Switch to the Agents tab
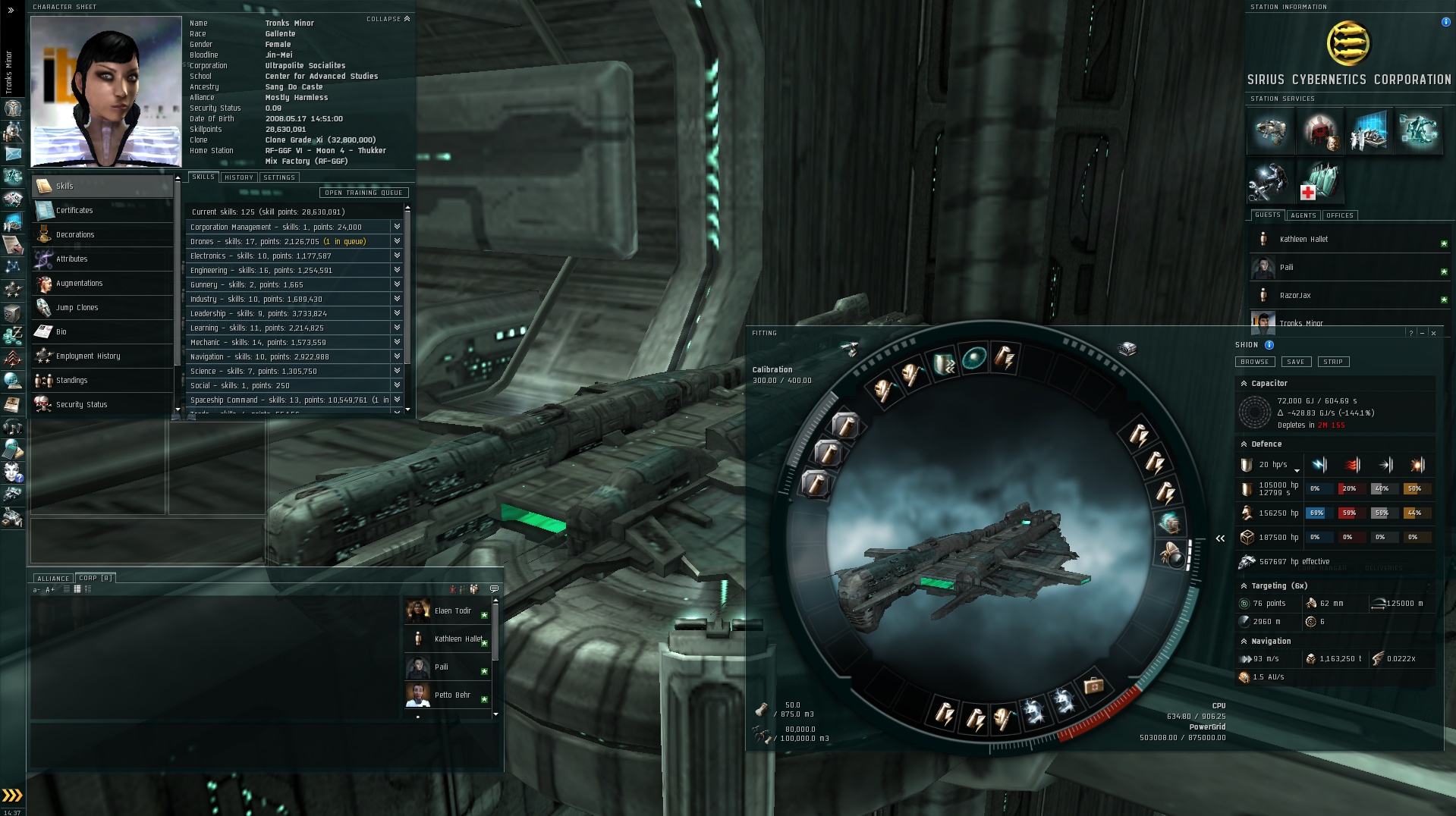 (x=1303, y=215)
